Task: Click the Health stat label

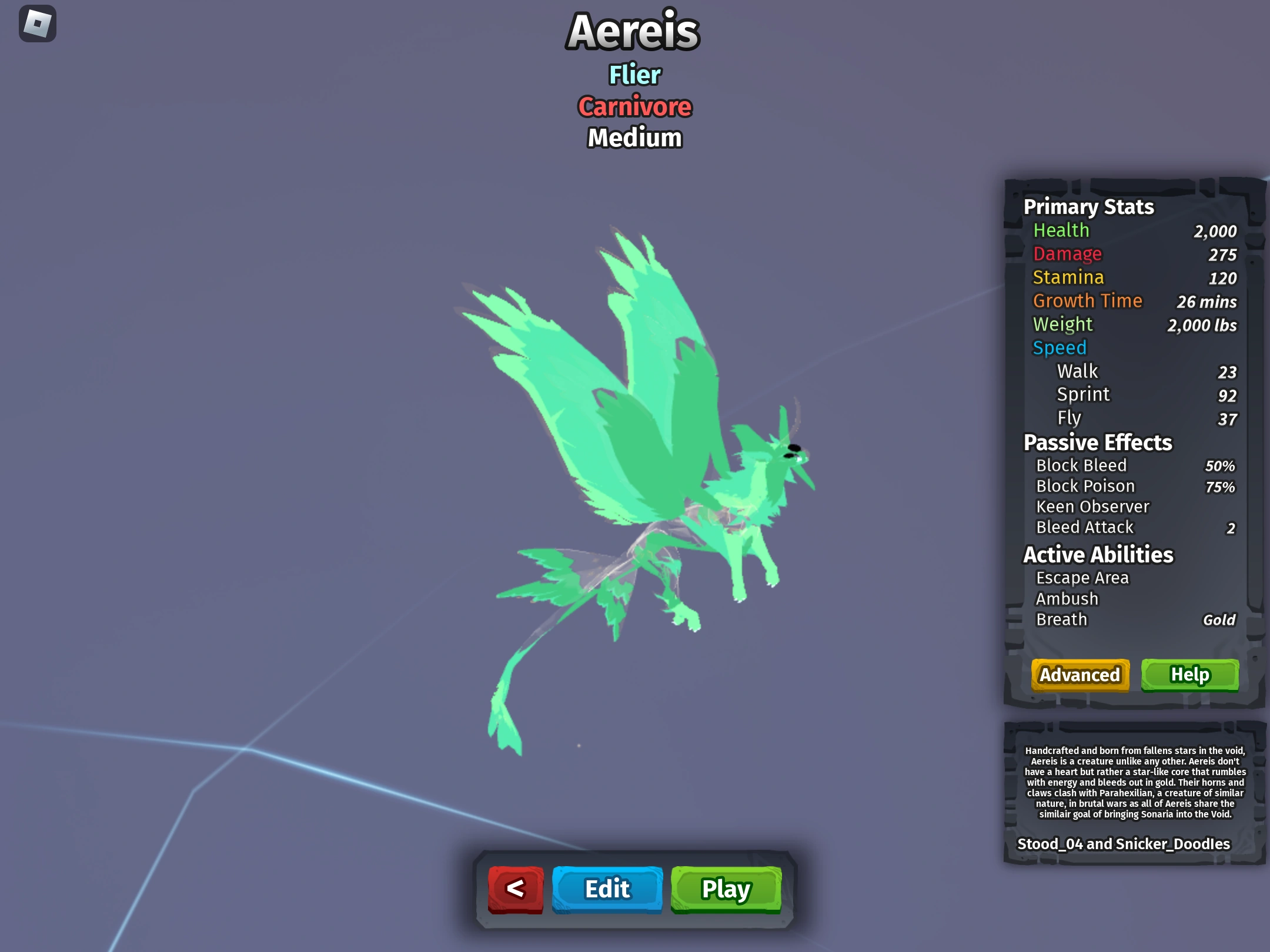Action: [x=1061, y=230]
